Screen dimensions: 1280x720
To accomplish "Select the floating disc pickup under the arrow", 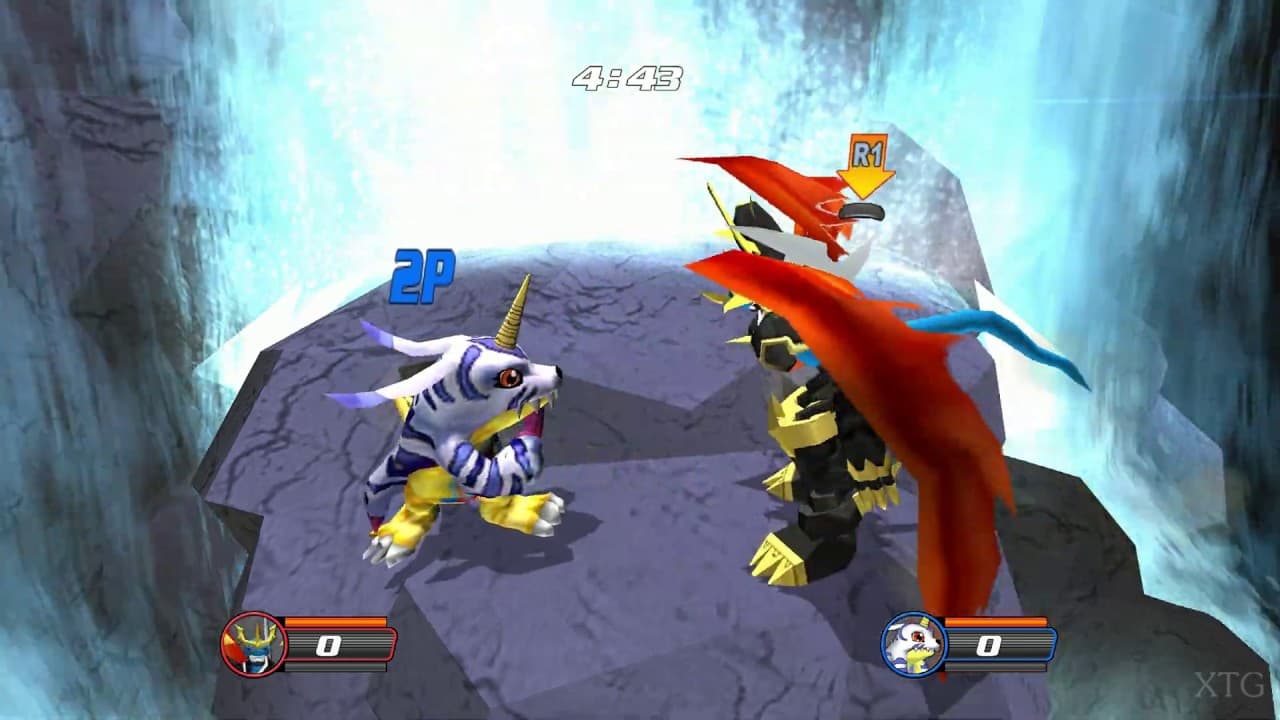I will point(862,210).
